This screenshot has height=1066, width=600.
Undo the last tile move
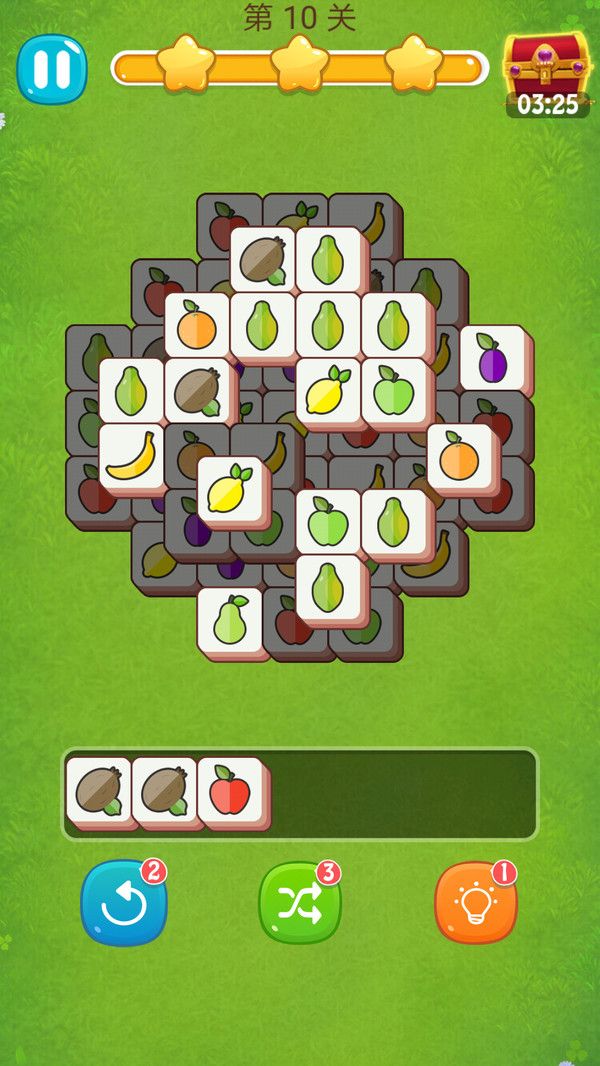pyautogui.click(x=124, y=902)
